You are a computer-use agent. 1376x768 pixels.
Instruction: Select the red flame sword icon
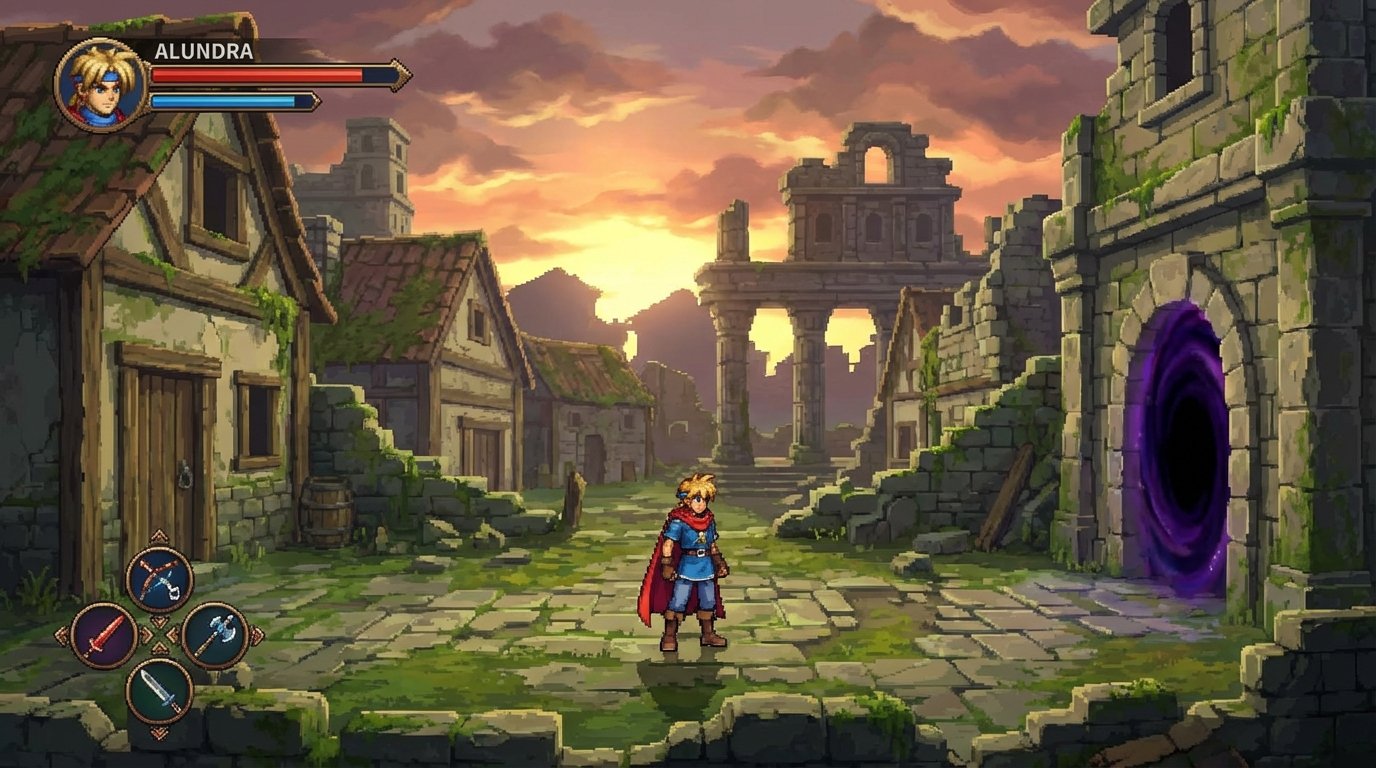(103, 635)
